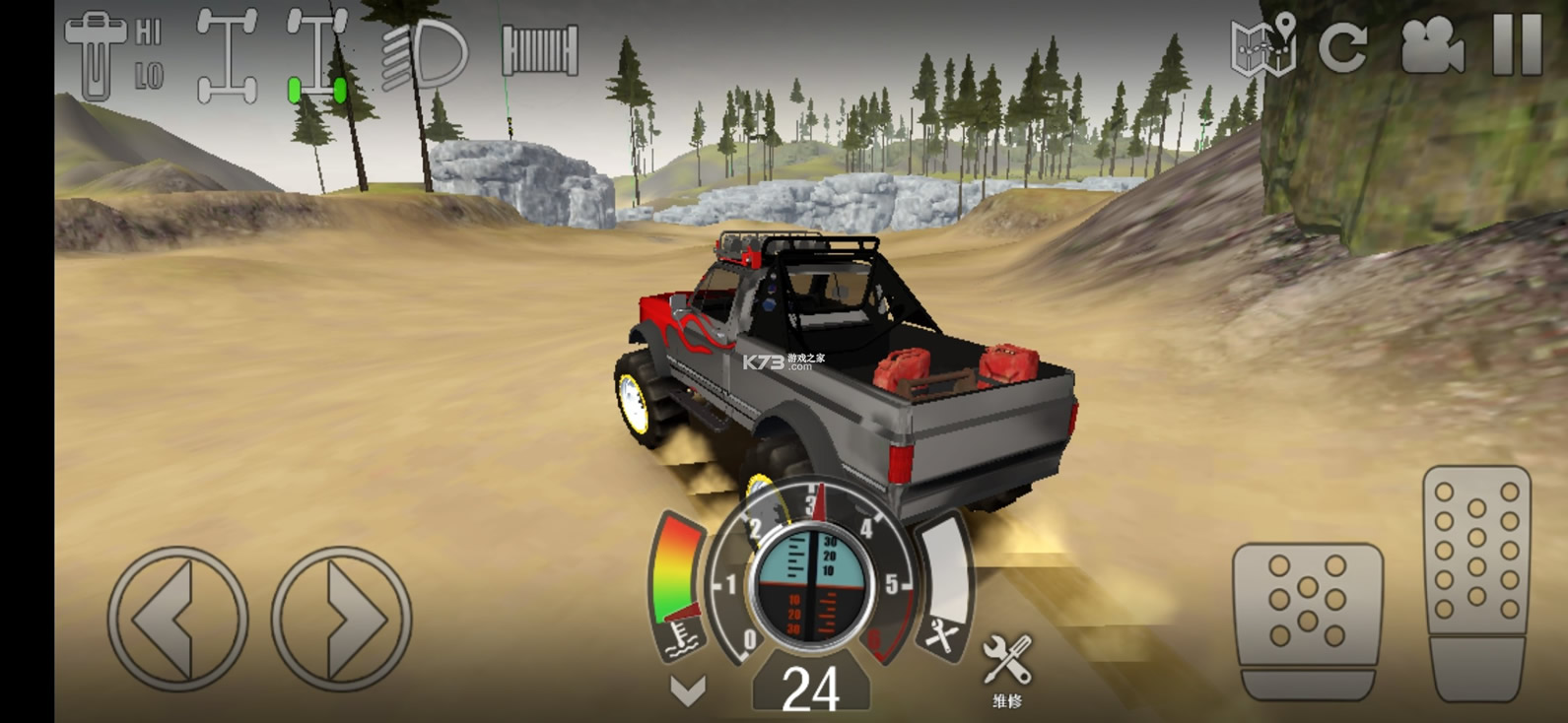Tap the brake pedal
This screenshot has width=1568, height=723.
[1307, 619]
